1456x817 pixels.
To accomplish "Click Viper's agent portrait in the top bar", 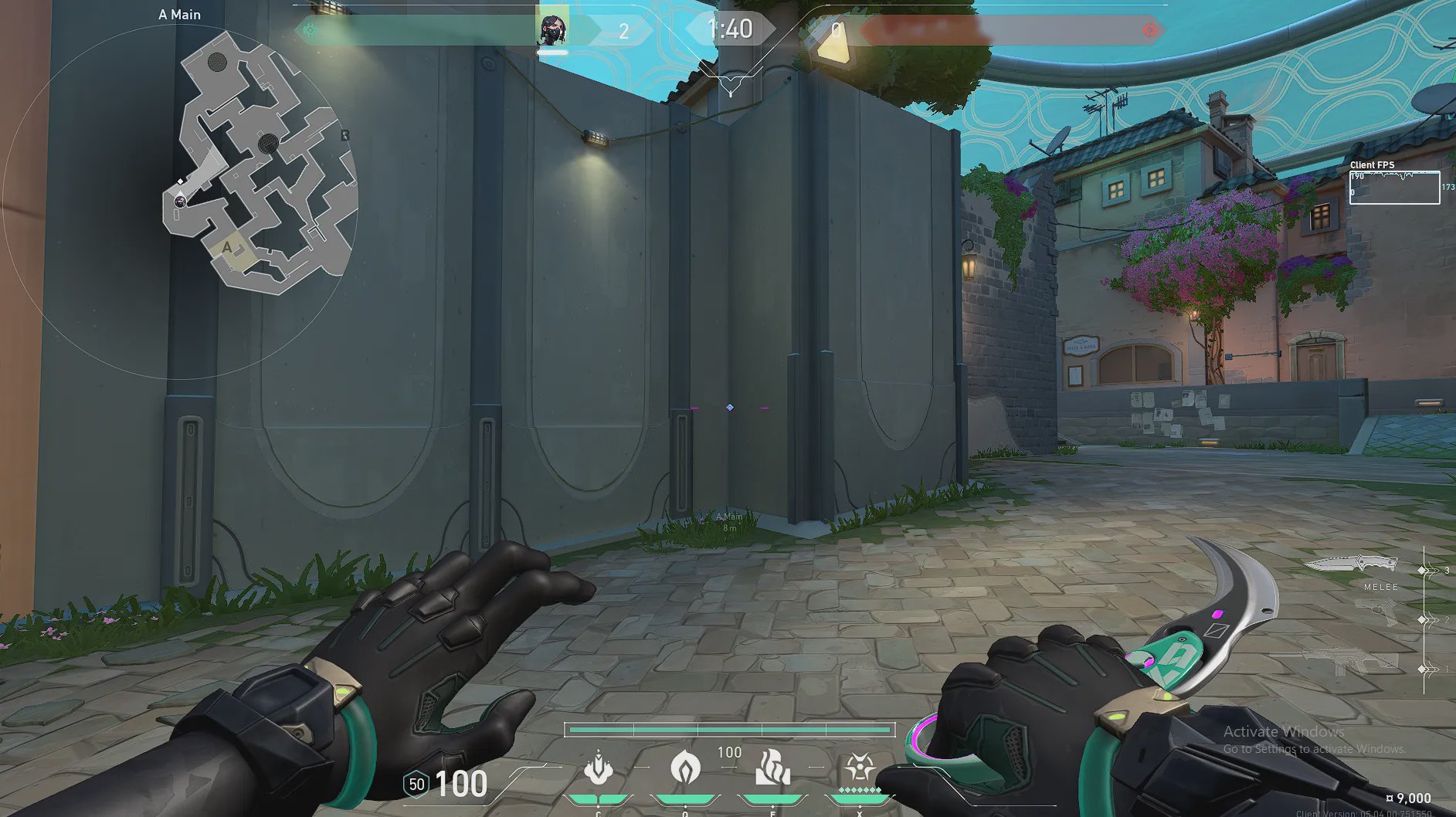I will click(x=553, y=31).
